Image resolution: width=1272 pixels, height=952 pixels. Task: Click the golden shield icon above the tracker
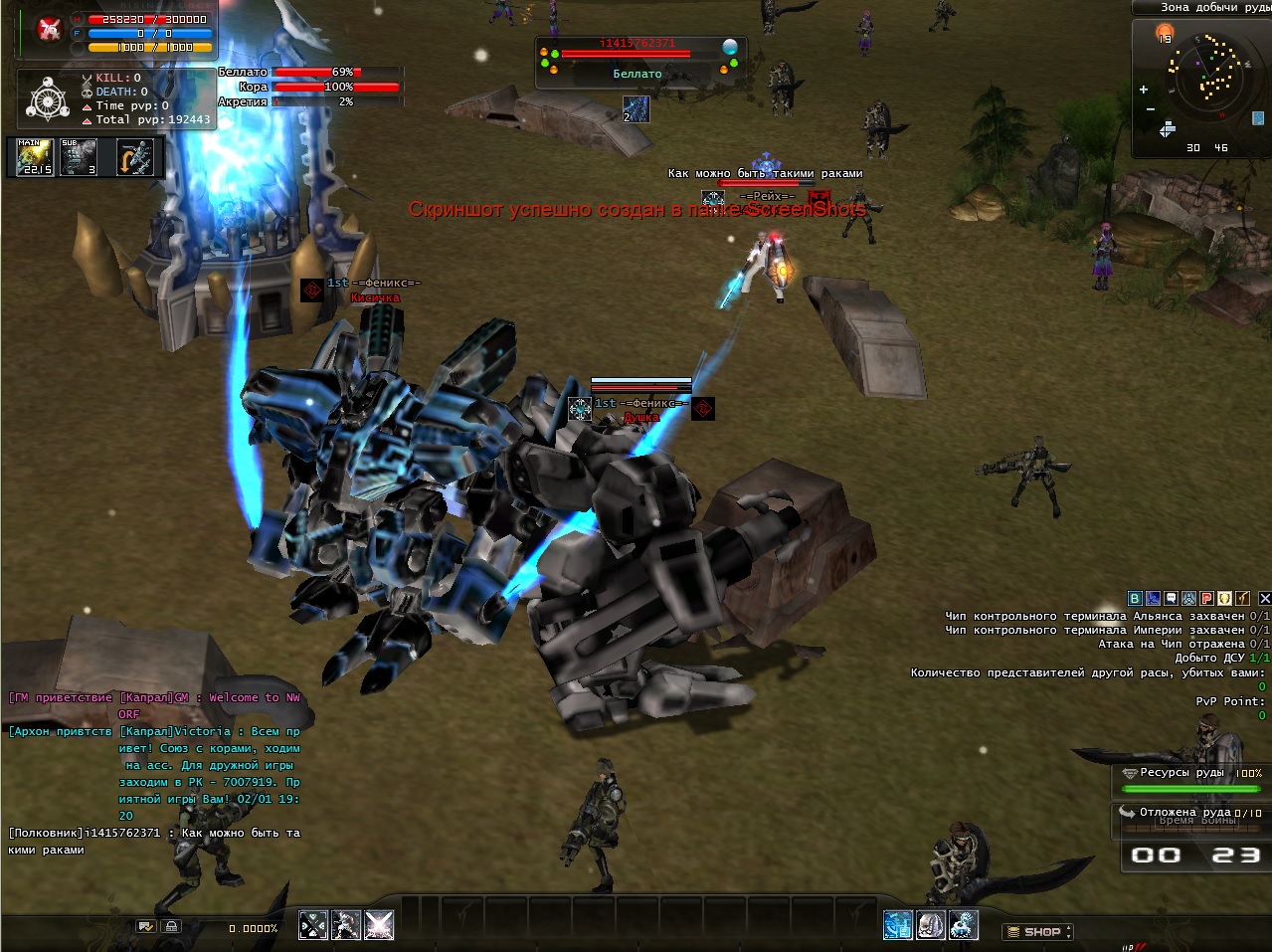[x=1224, y=598]
